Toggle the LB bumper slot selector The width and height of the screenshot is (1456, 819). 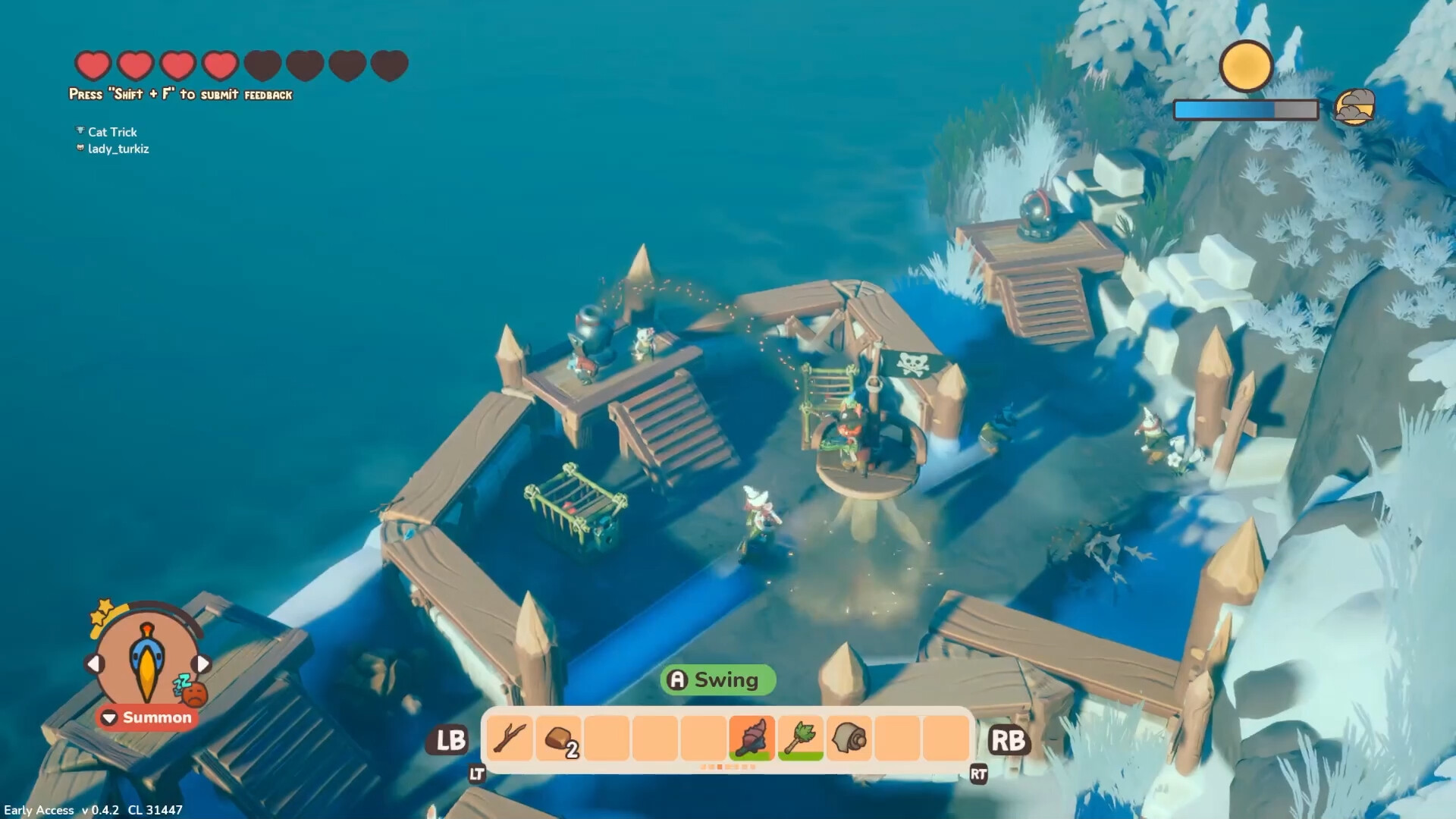(x=449, y=741)
